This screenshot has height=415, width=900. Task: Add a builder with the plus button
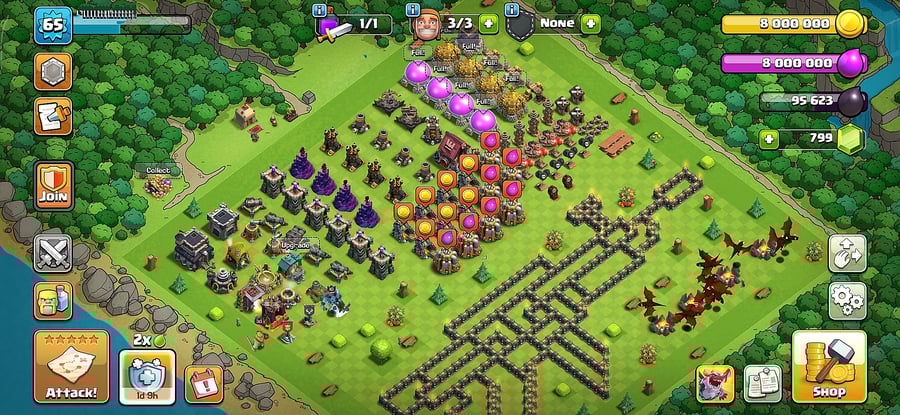click(488, 24)
